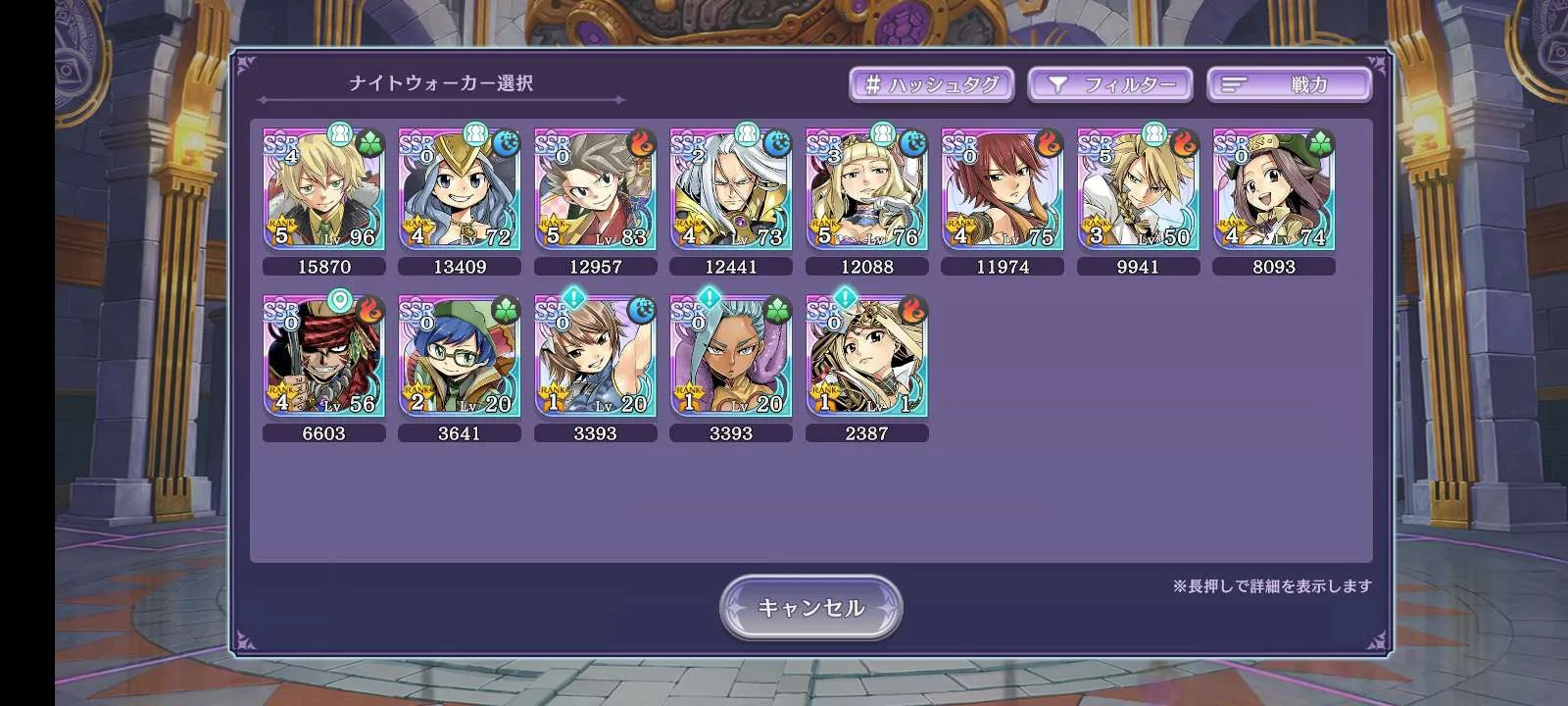This screenshot has width=1568, height=706.
Task: Cancel with the キャンセル button
Action: pos(810,608)
